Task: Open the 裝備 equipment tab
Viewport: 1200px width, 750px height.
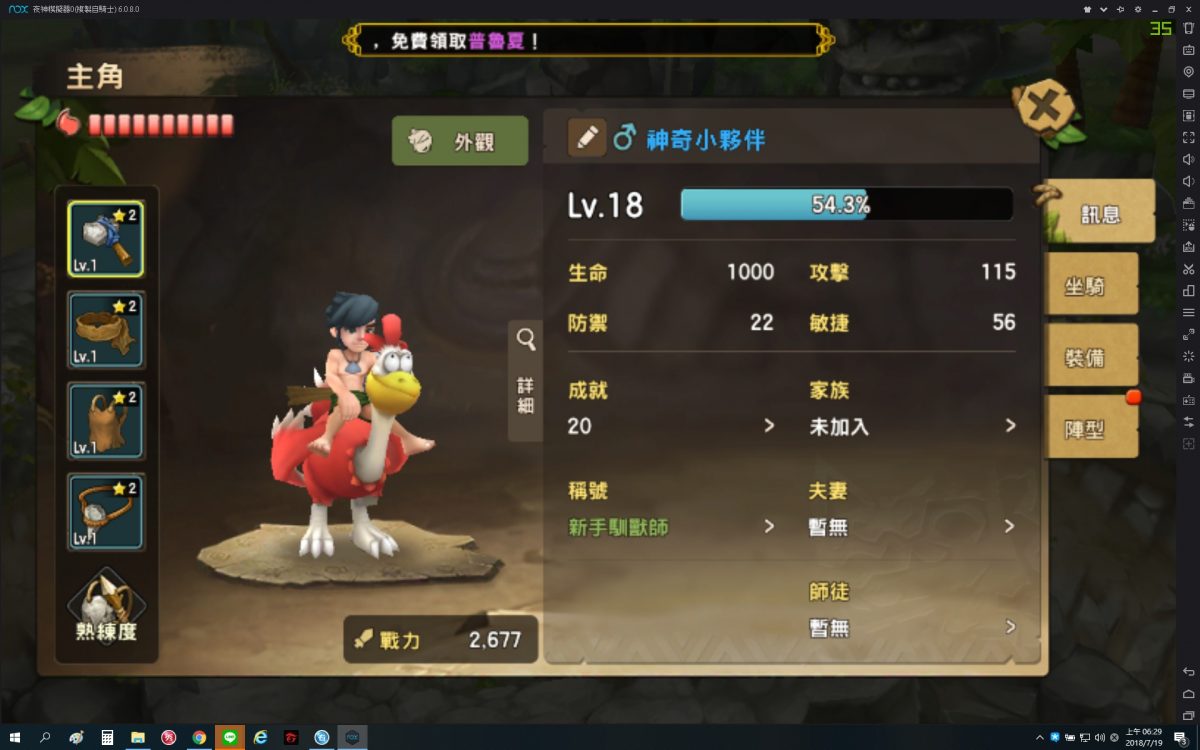Action: 1091,357
